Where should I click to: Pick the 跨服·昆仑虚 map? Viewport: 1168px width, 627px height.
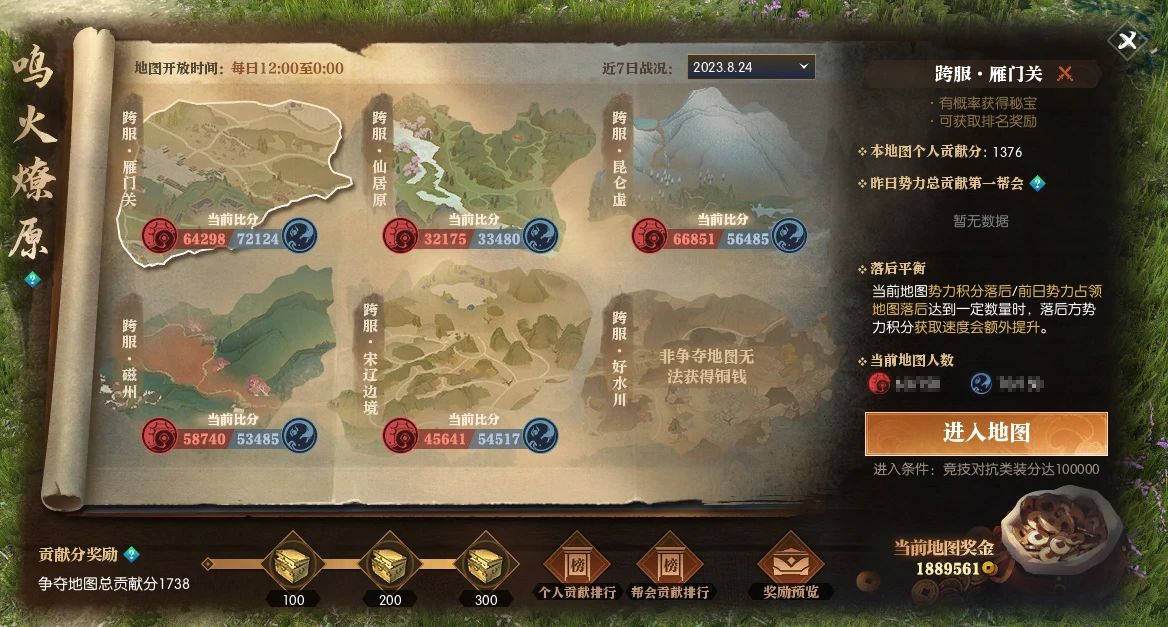(710, 160)
